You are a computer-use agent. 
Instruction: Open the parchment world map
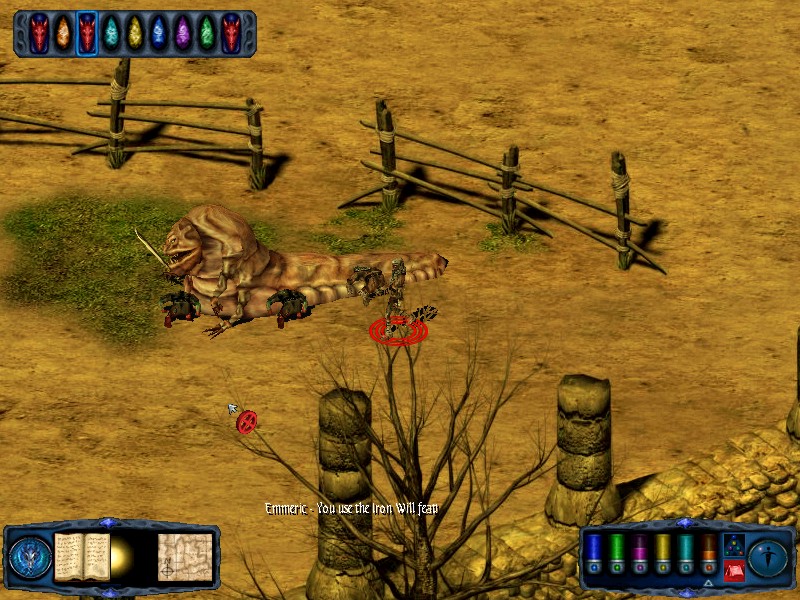(185, 556)
